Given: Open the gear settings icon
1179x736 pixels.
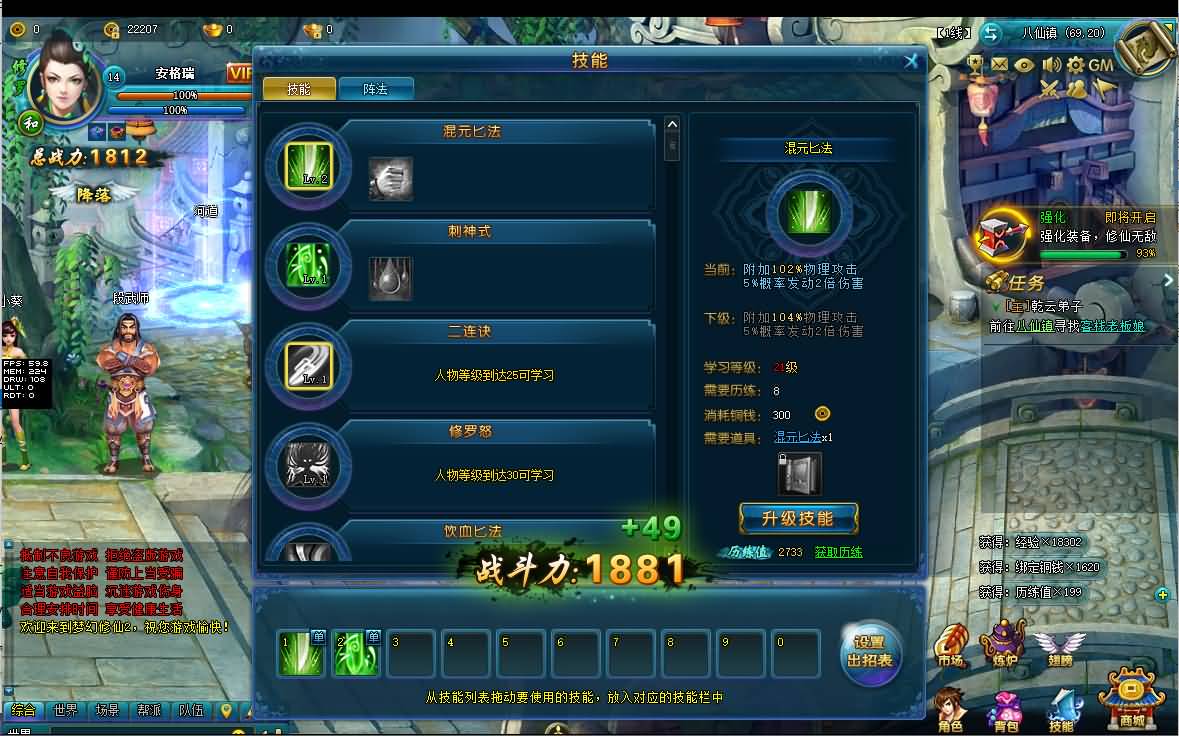Looking at the screenshot, I should tap(1076, 65).
